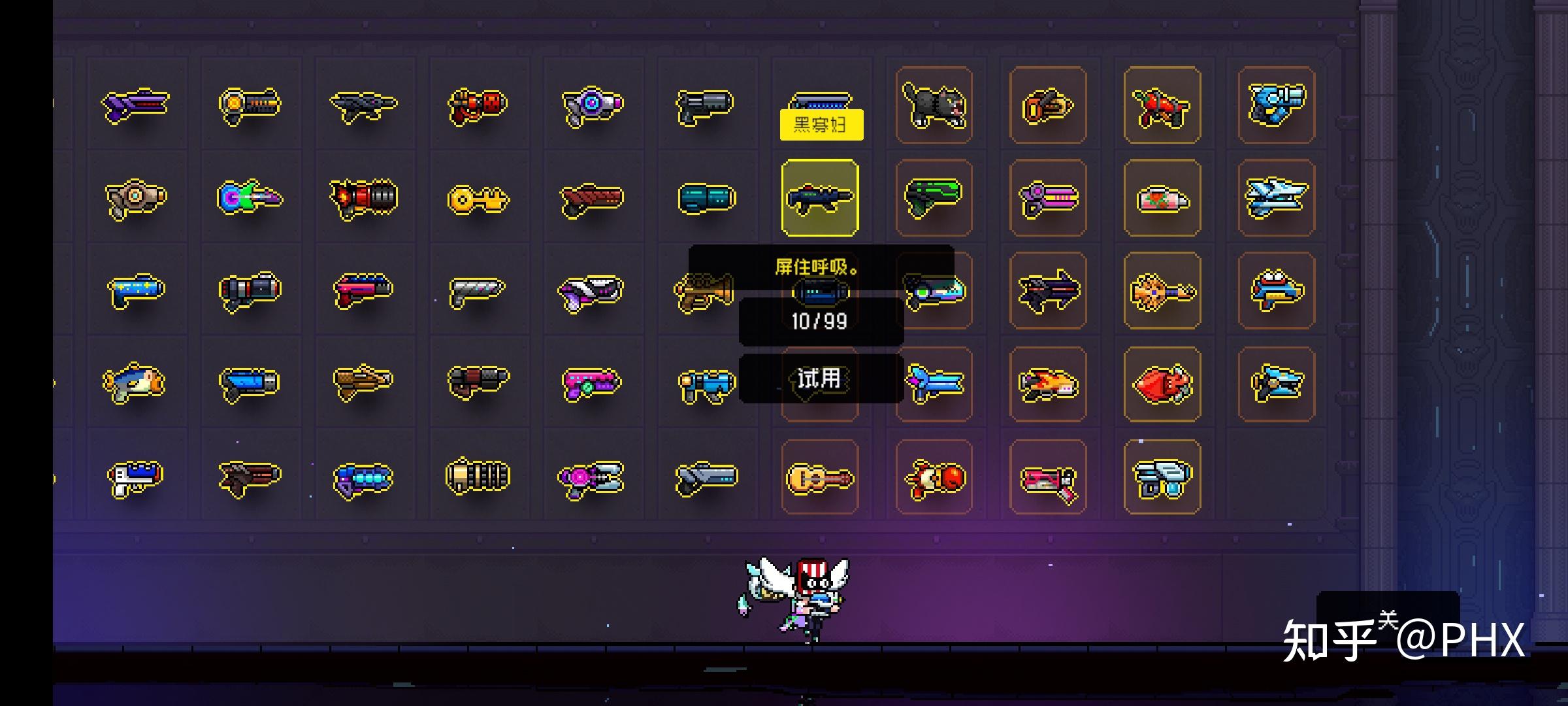This screenshot has width=1568, height=706.
Task: Select the highlighted Black Widow rifle
Action: click(820, 197)
